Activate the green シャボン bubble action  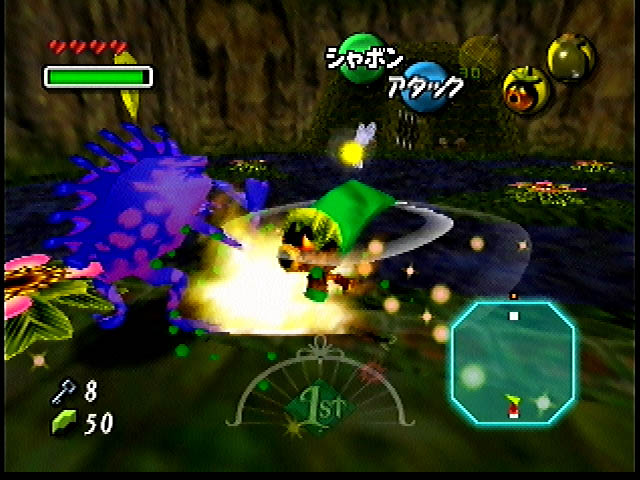point(359,55)
